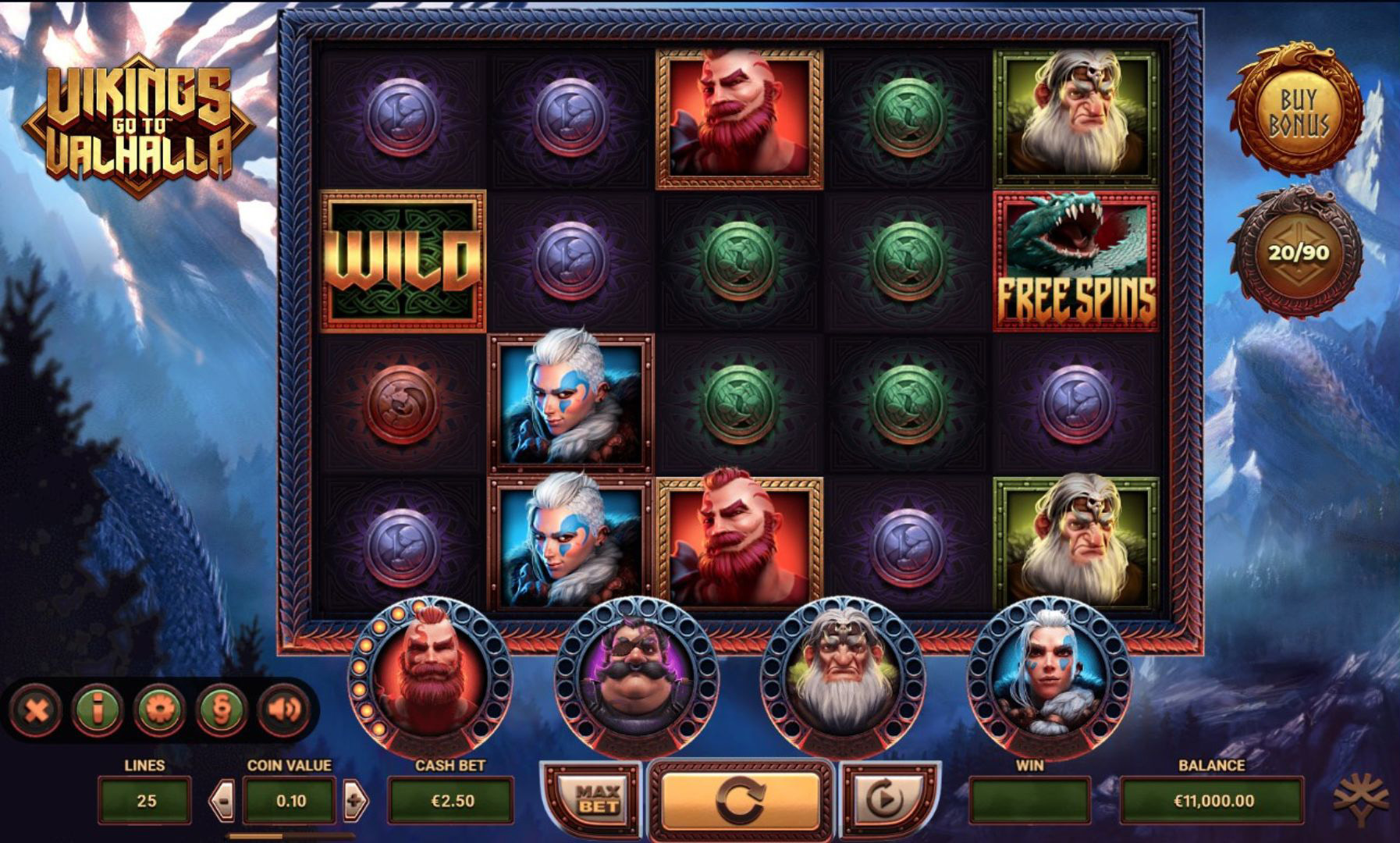Close the menu with the X icon
Viewport: 1400px width, 843px height.
tap(37, 710)
